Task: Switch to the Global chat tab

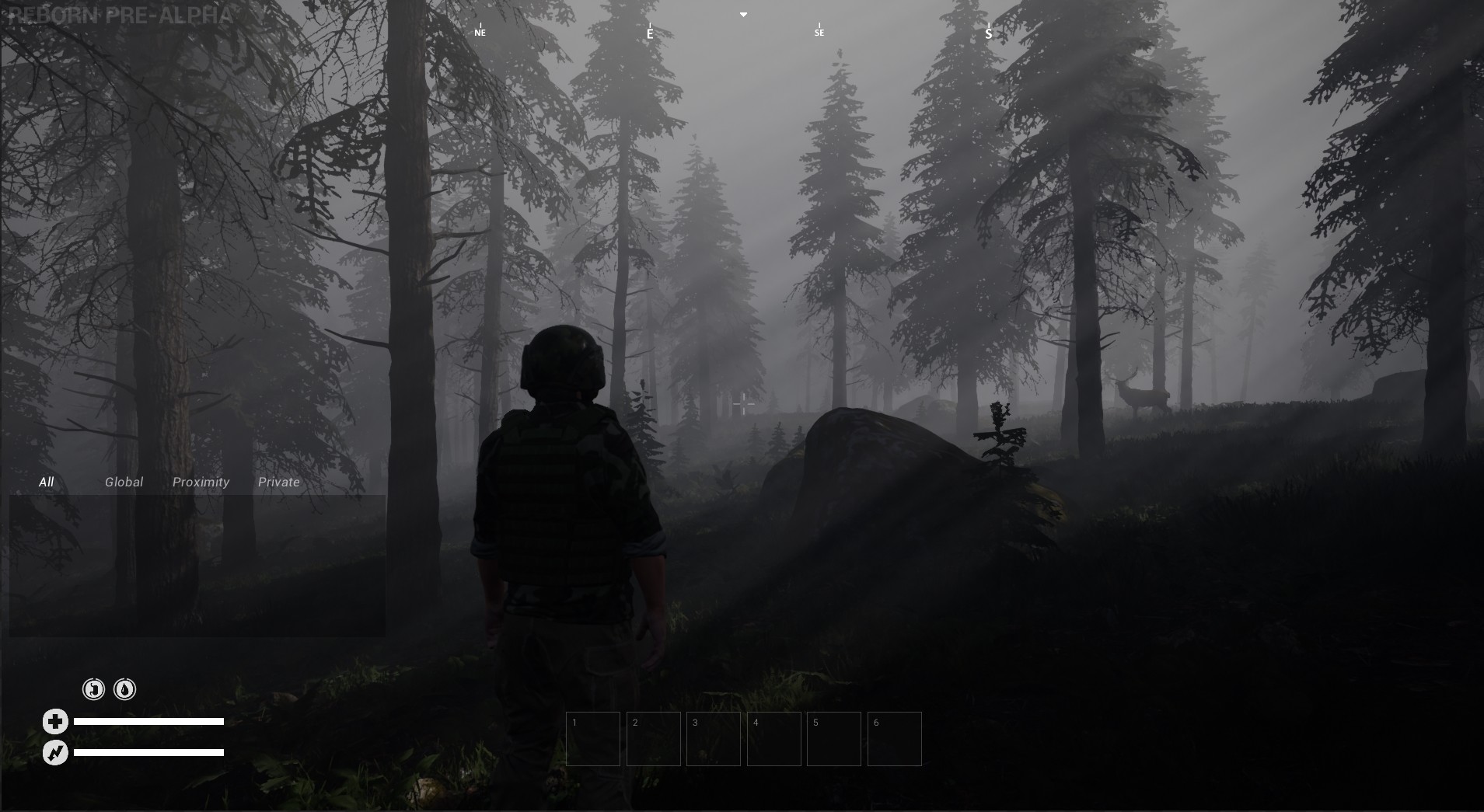Action: [123, 482]
